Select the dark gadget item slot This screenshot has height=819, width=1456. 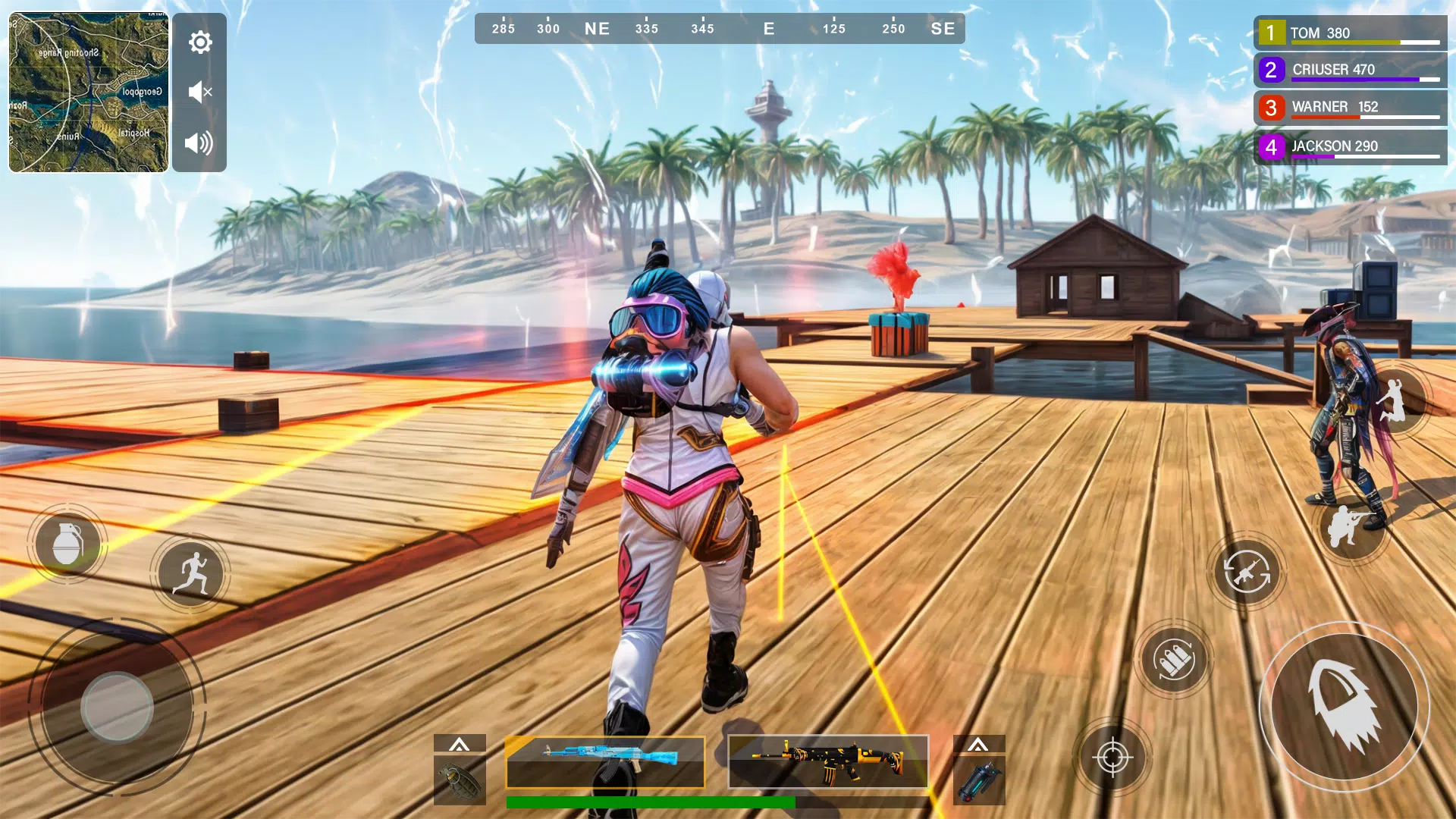979,780
